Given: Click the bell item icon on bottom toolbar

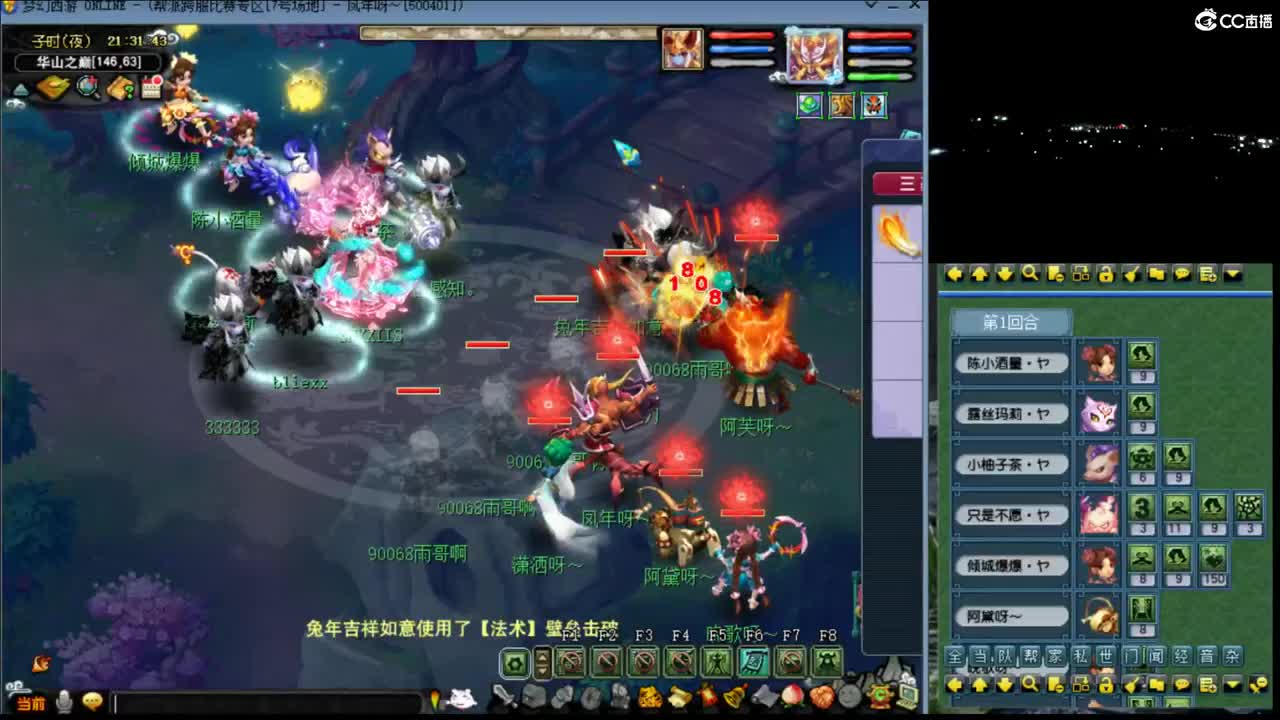Looking at the screenshot, I should click(x=732, y=697).
